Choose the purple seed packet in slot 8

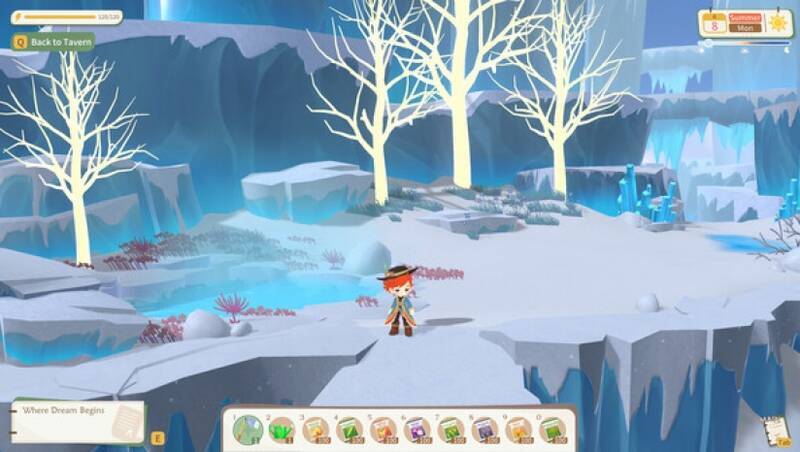485,430
